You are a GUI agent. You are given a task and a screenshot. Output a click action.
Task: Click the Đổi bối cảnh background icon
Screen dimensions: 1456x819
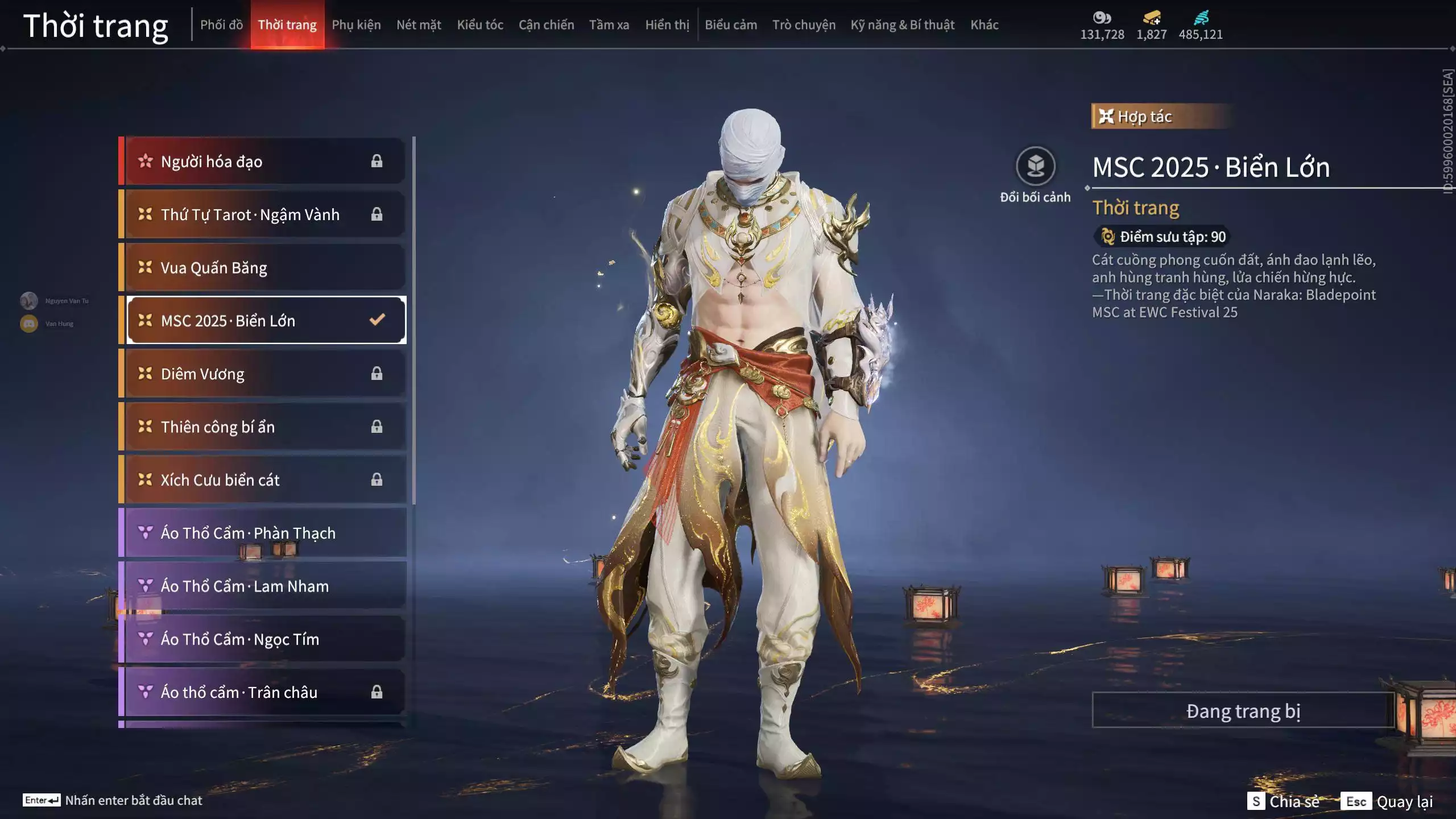[x=1035, y=167]
